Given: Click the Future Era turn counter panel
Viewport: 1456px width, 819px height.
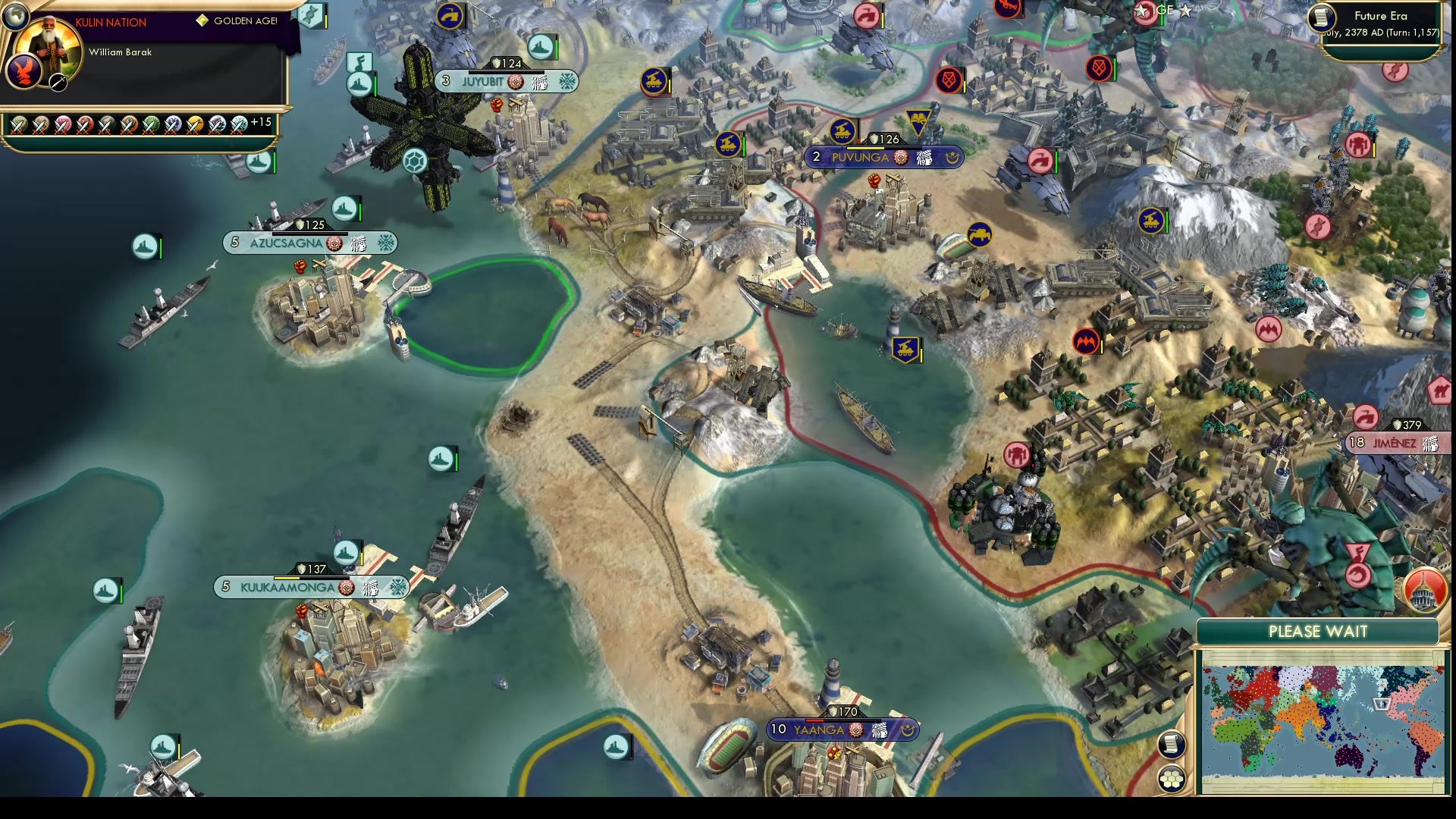Looking at the screenshot, I should 1388,23.
